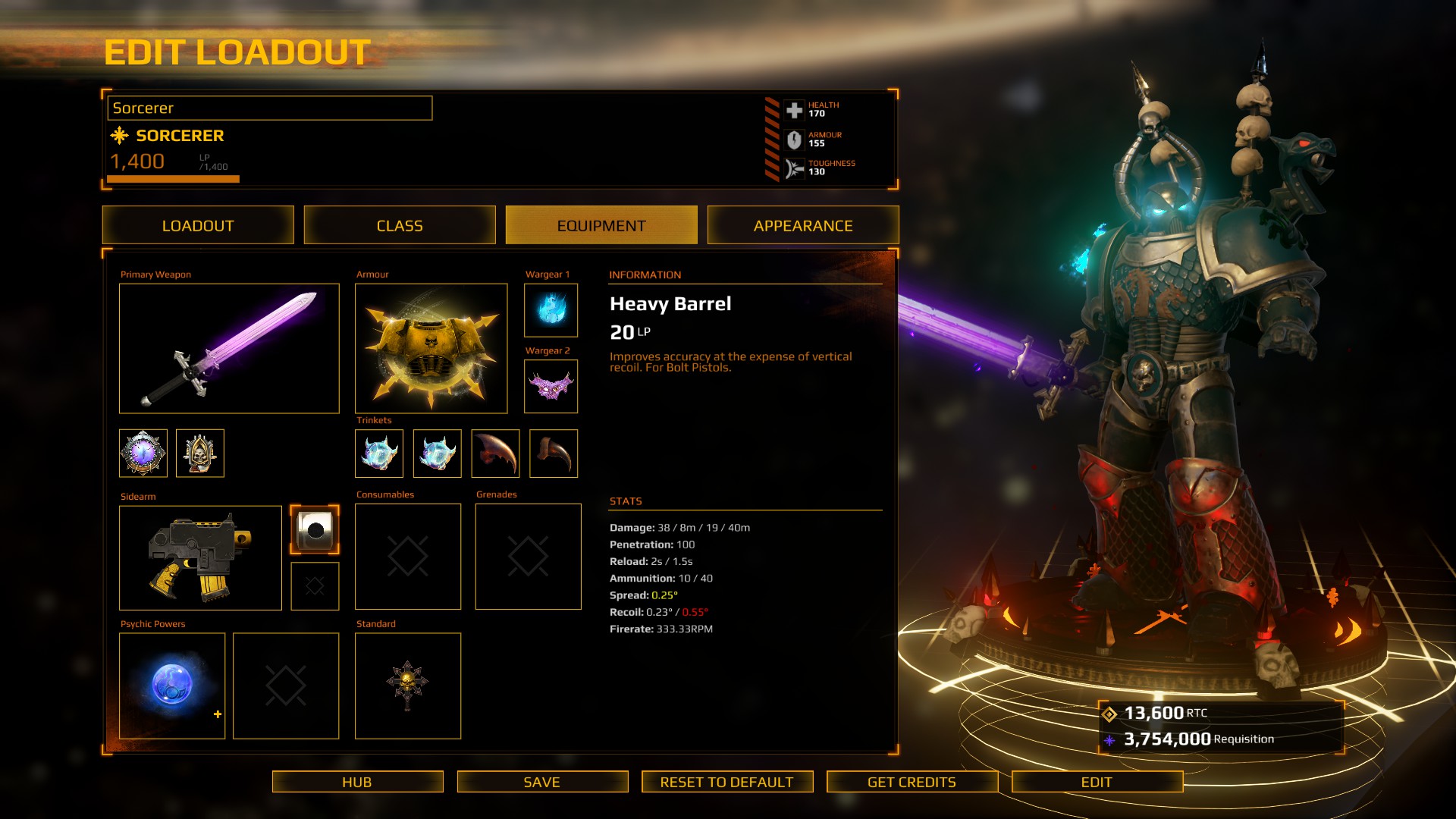Select the Equipment tab
This screenshot has height=819, width=1456.
(x=601, y=225)
